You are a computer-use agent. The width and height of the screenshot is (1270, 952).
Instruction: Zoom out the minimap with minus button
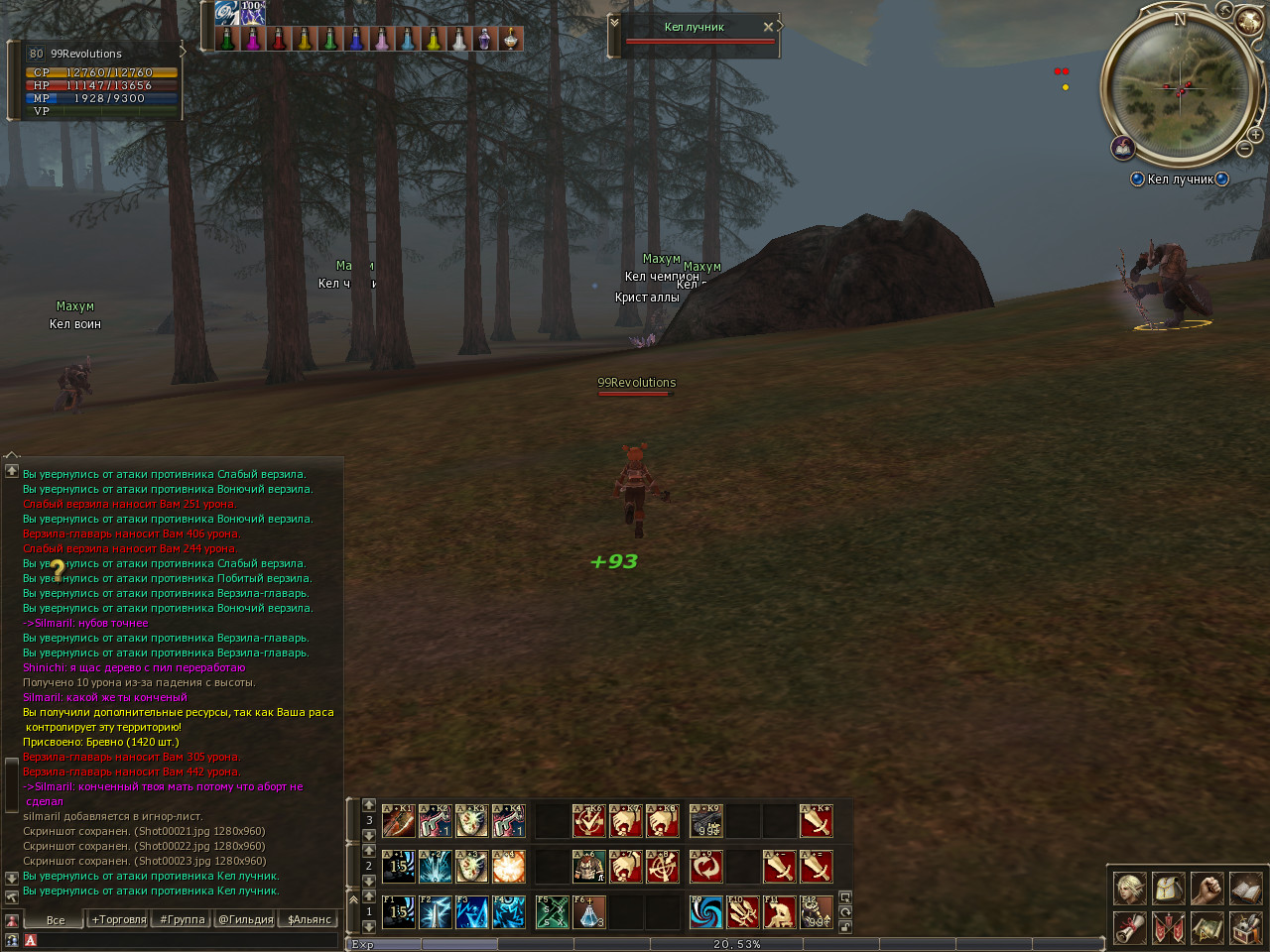point(1244,149)
